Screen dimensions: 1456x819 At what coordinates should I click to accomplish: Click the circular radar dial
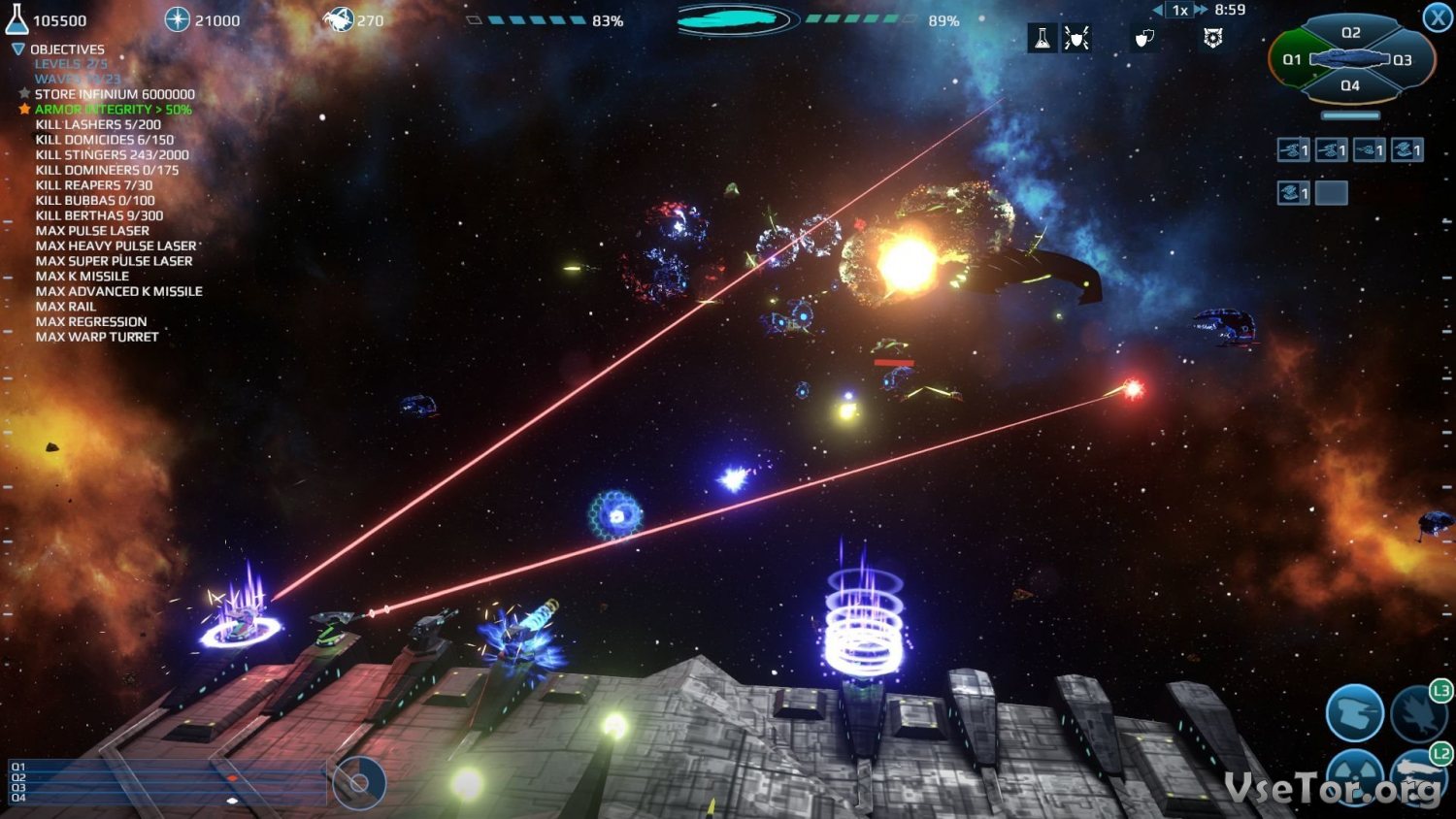[x=359, y=782]
